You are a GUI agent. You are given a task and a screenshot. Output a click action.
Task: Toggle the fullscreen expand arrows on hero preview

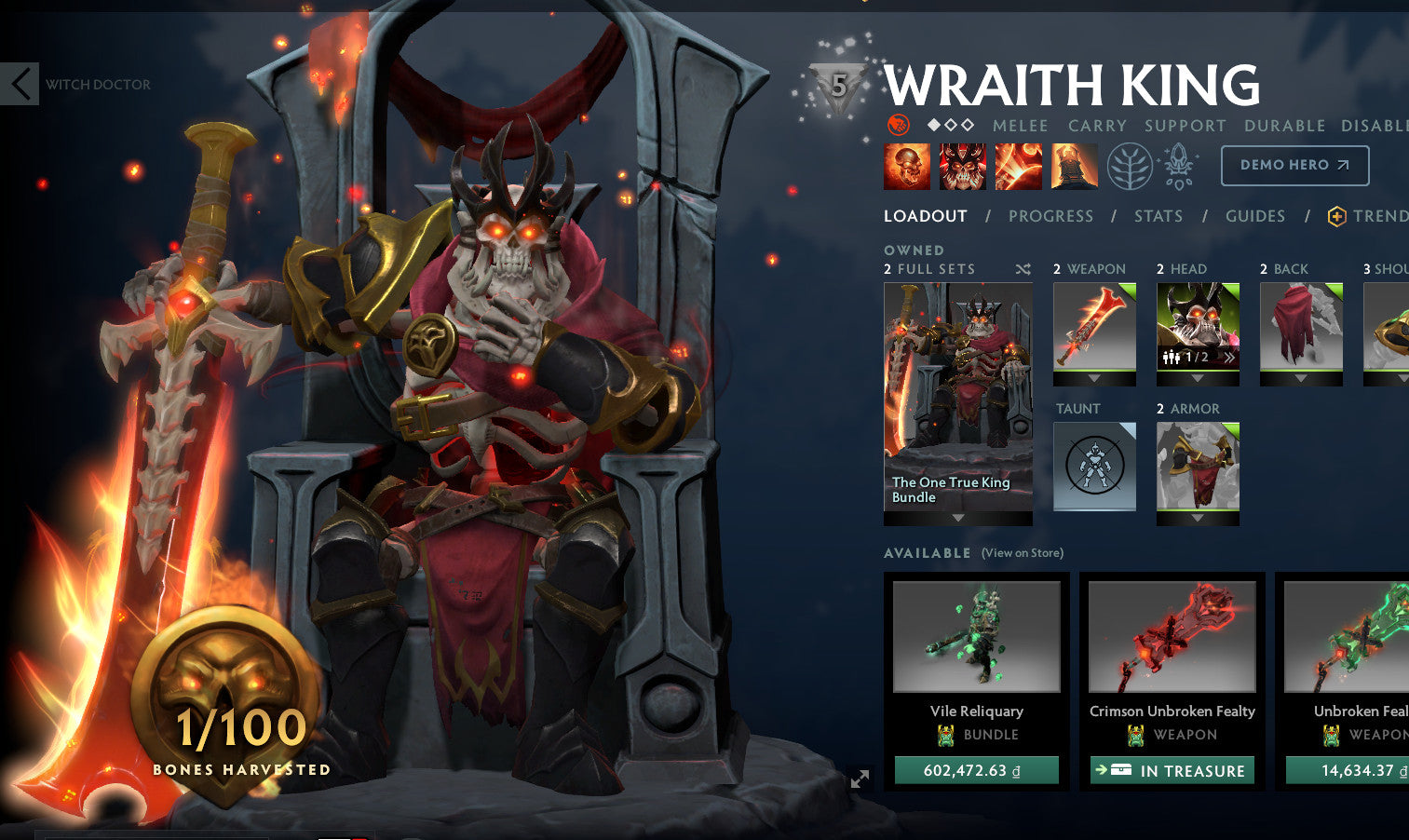coord(859,779)
